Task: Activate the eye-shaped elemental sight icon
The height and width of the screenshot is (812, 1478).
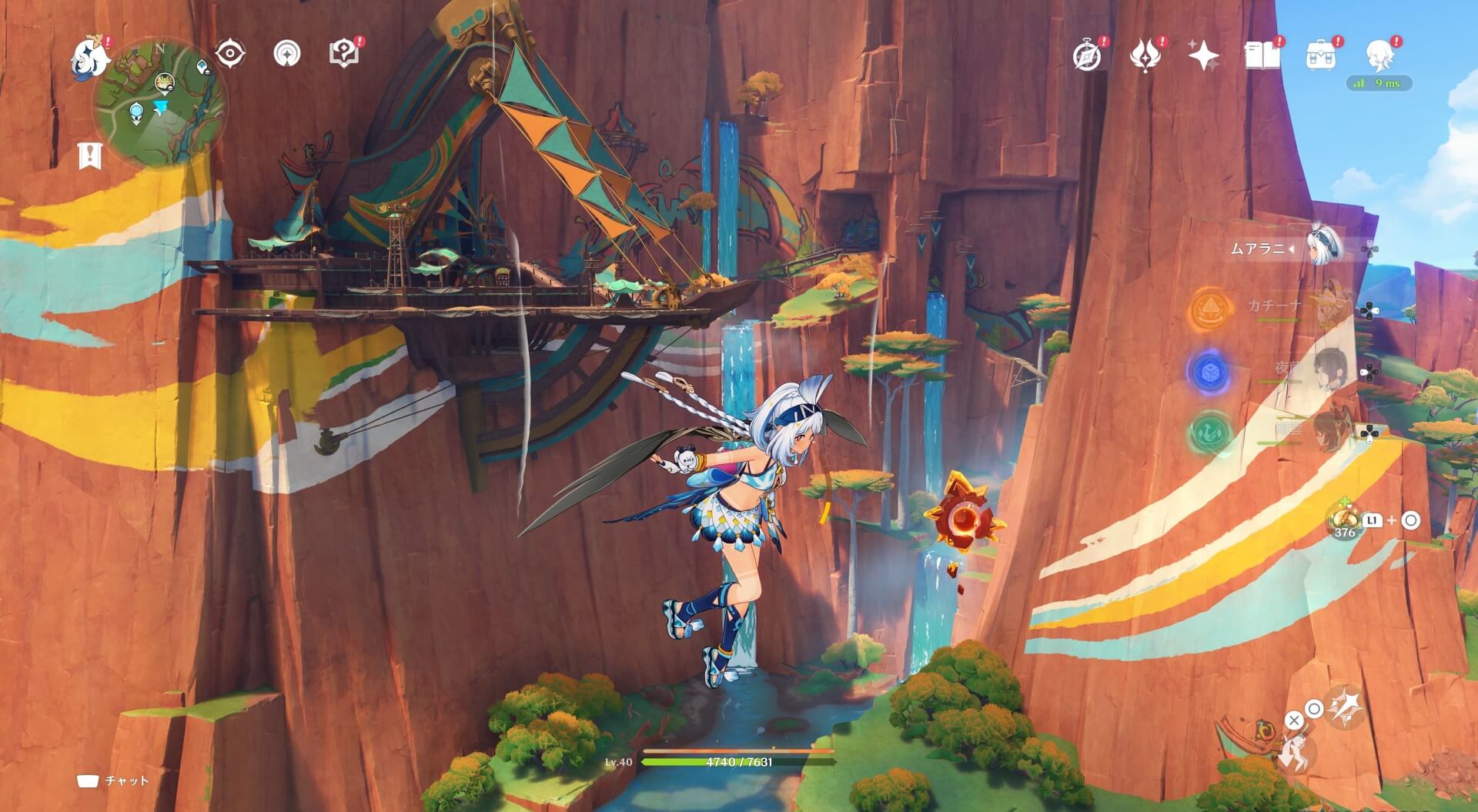Action: coord(229,54)
